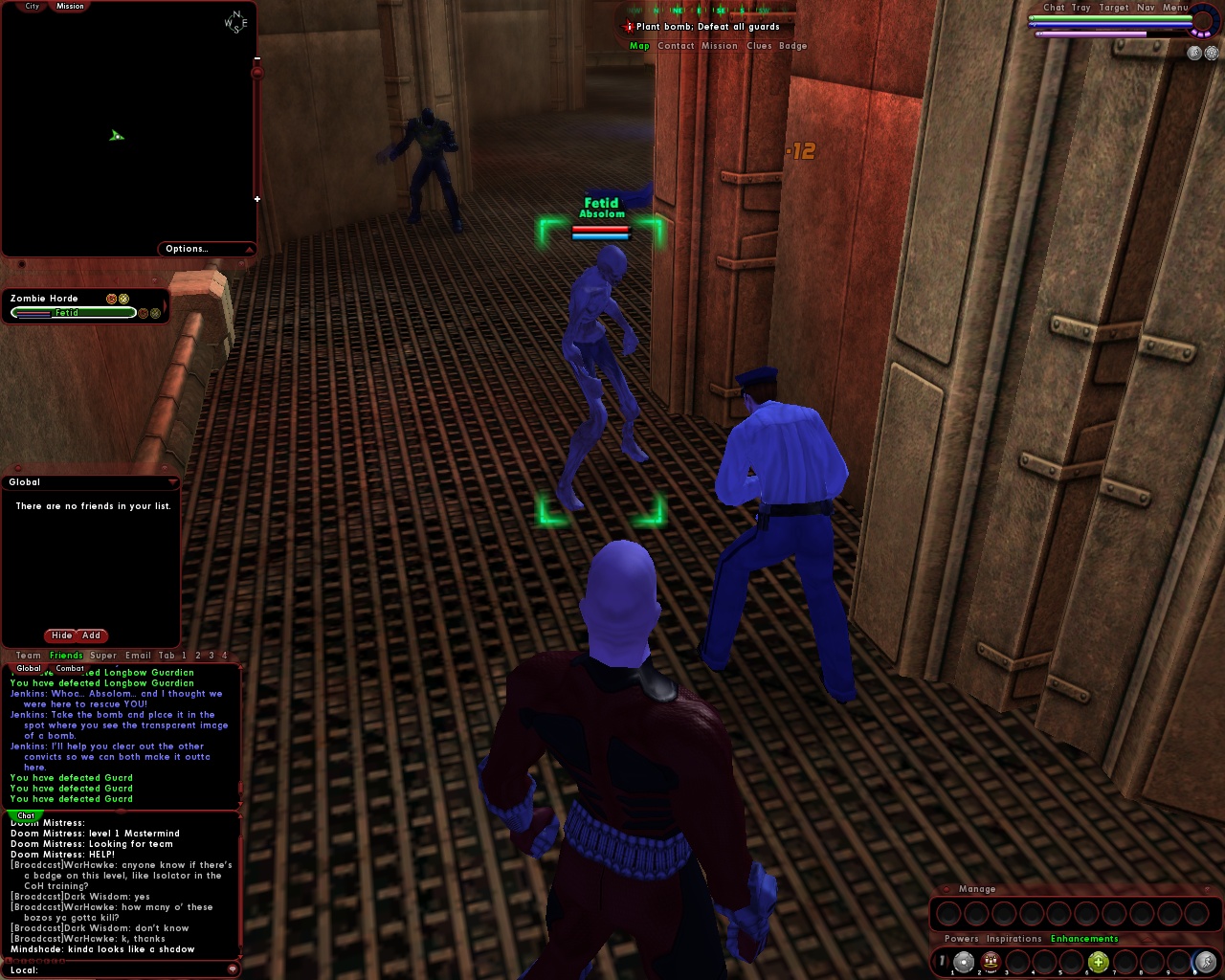1225x980 pixels.
Task: Toggle the Clues window from the Nav bar
Action: tap(758, 45)
